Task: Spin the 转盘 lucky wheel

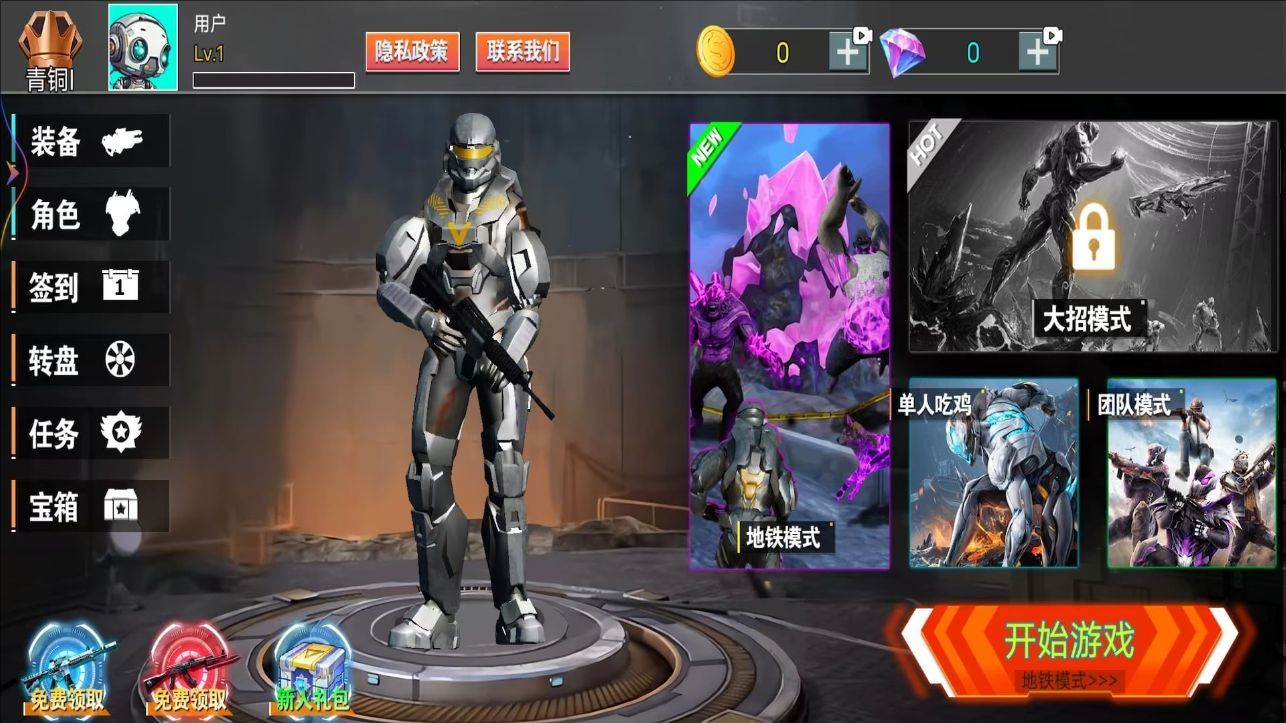Action: click(90, 360)
